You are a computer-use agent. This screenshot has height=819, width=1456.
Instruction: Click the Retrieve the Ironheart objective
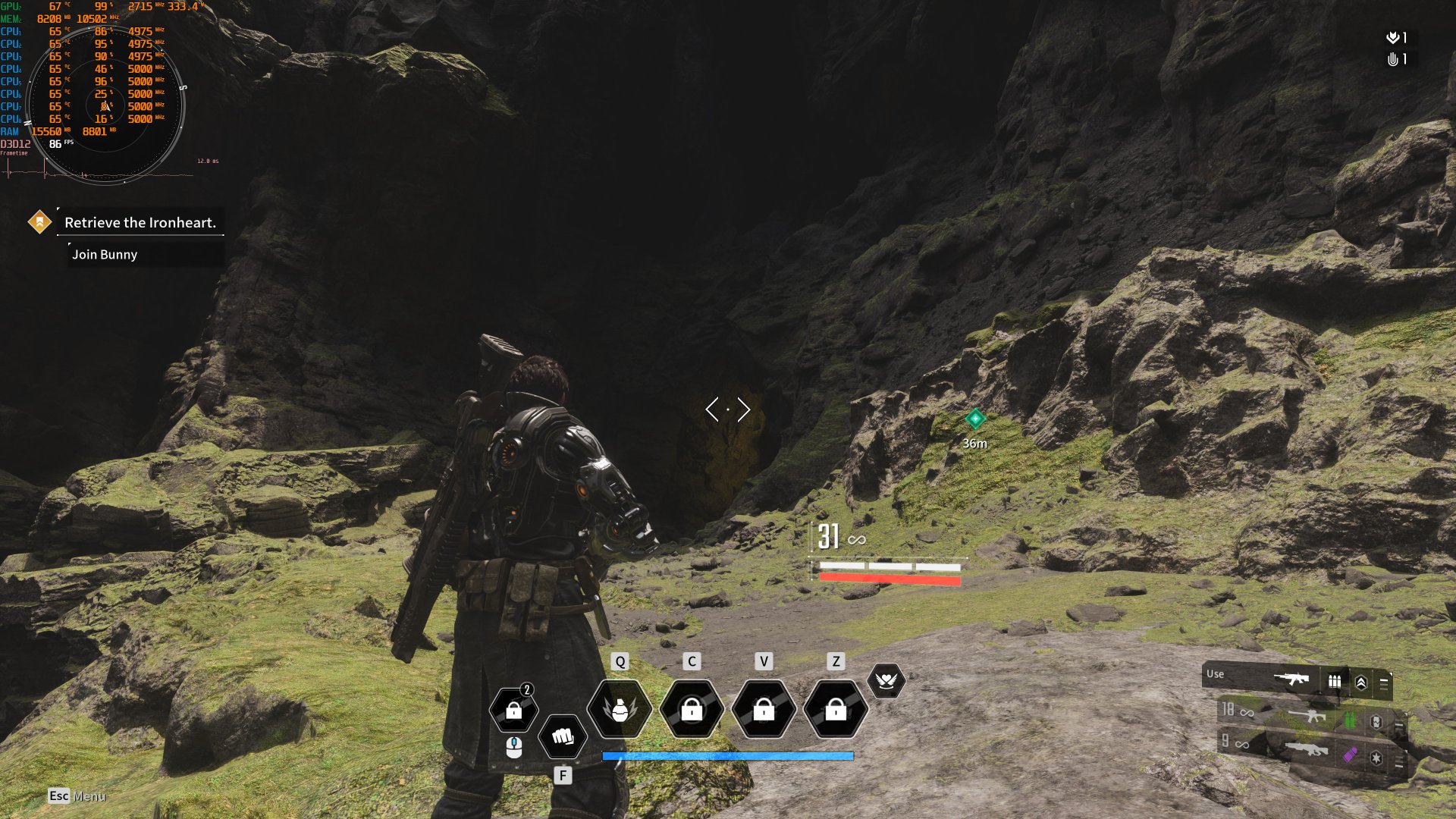click(140, 223)
